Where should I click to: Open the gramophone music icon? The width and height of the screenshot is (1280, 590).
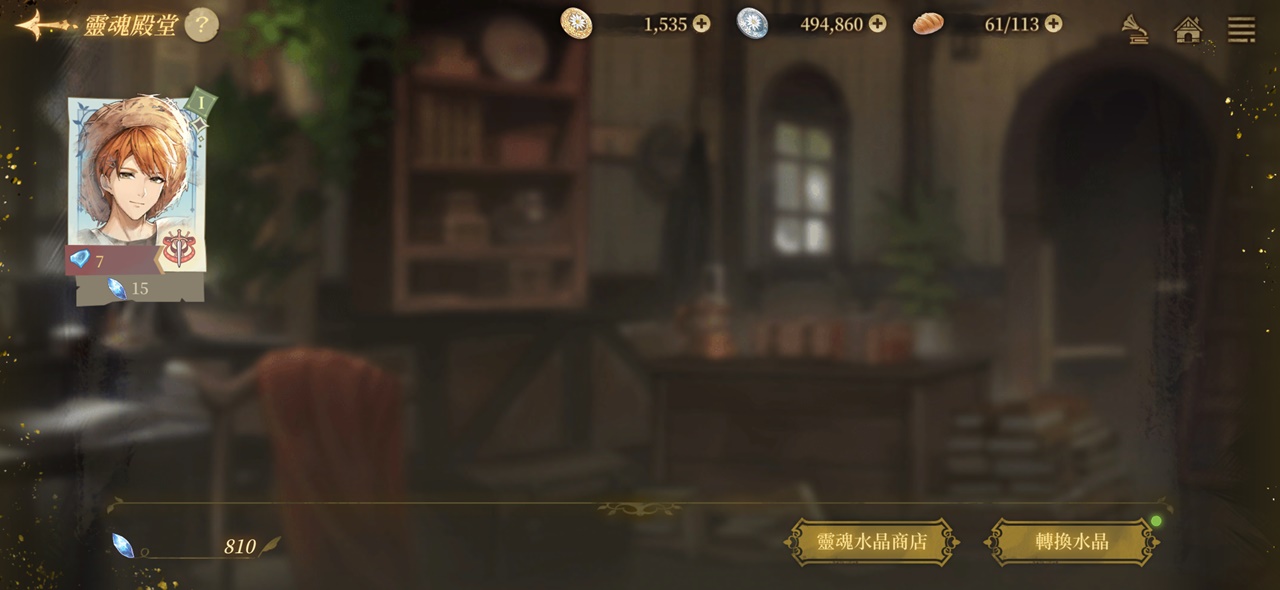coord(1133,28)
